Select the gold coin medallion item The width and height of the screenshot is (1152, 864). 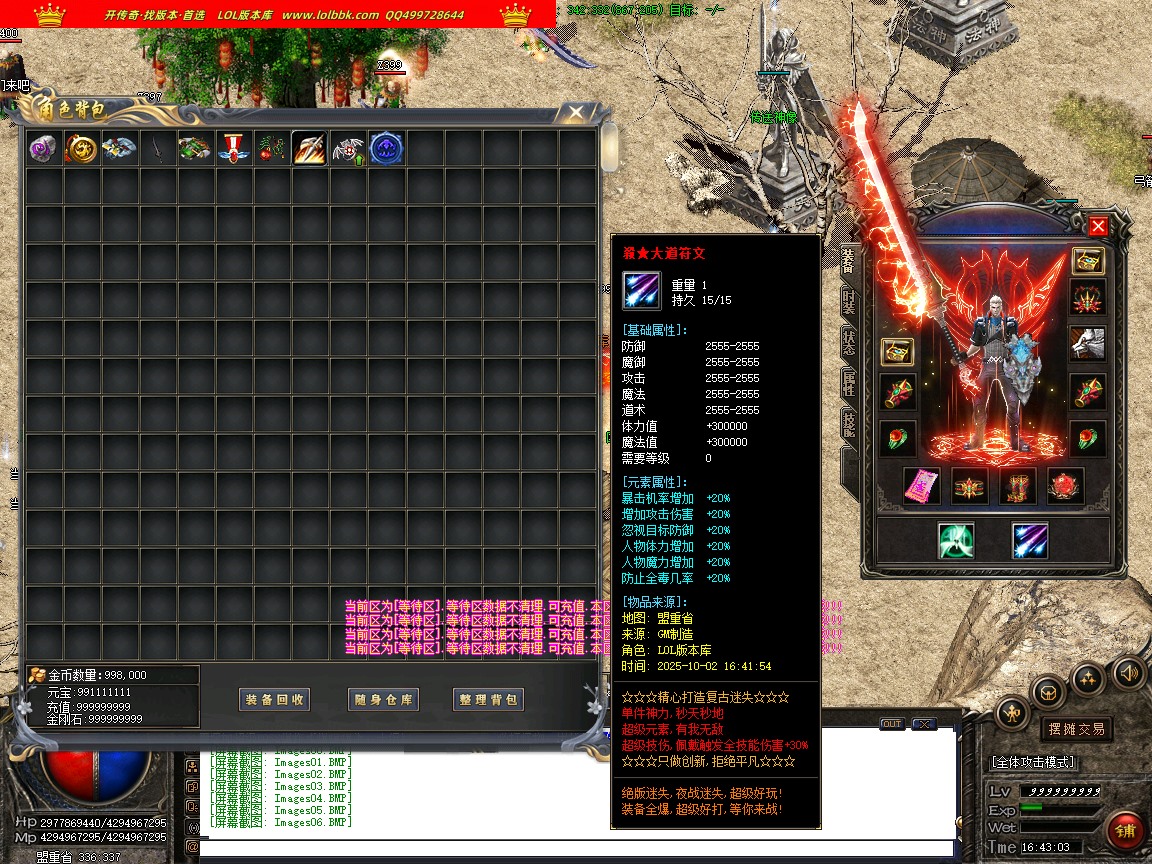point(81,149)
